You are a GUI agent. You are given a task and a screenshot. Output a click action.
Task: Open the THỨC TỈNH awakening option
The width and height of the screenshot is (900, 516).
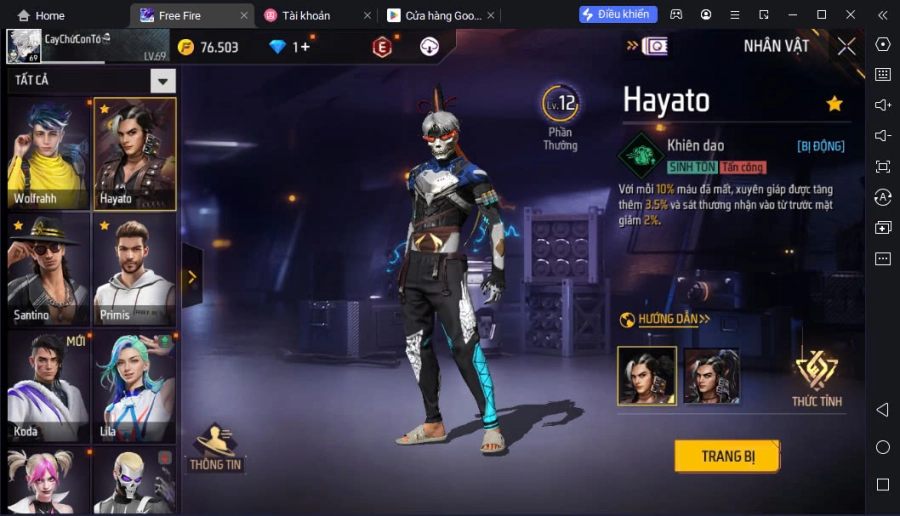[x=816, y=378]
